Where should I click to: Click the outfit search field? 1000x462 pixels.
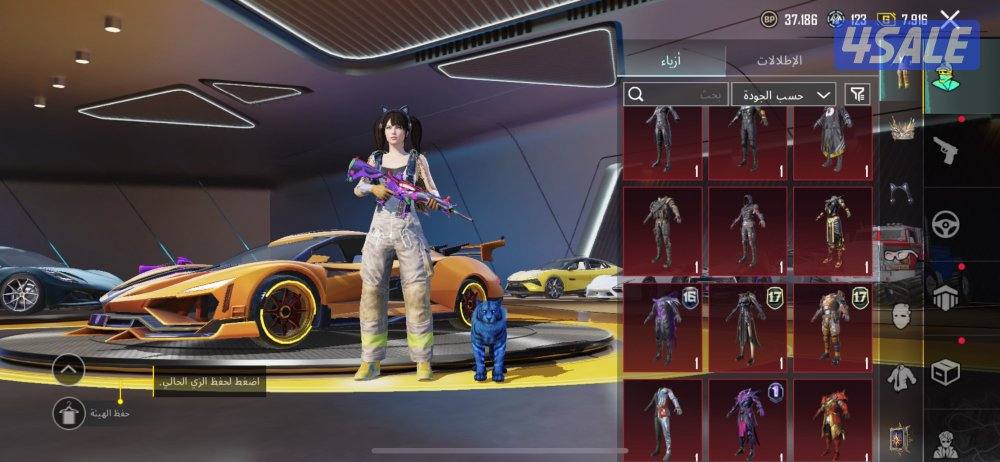coord(676,94)
